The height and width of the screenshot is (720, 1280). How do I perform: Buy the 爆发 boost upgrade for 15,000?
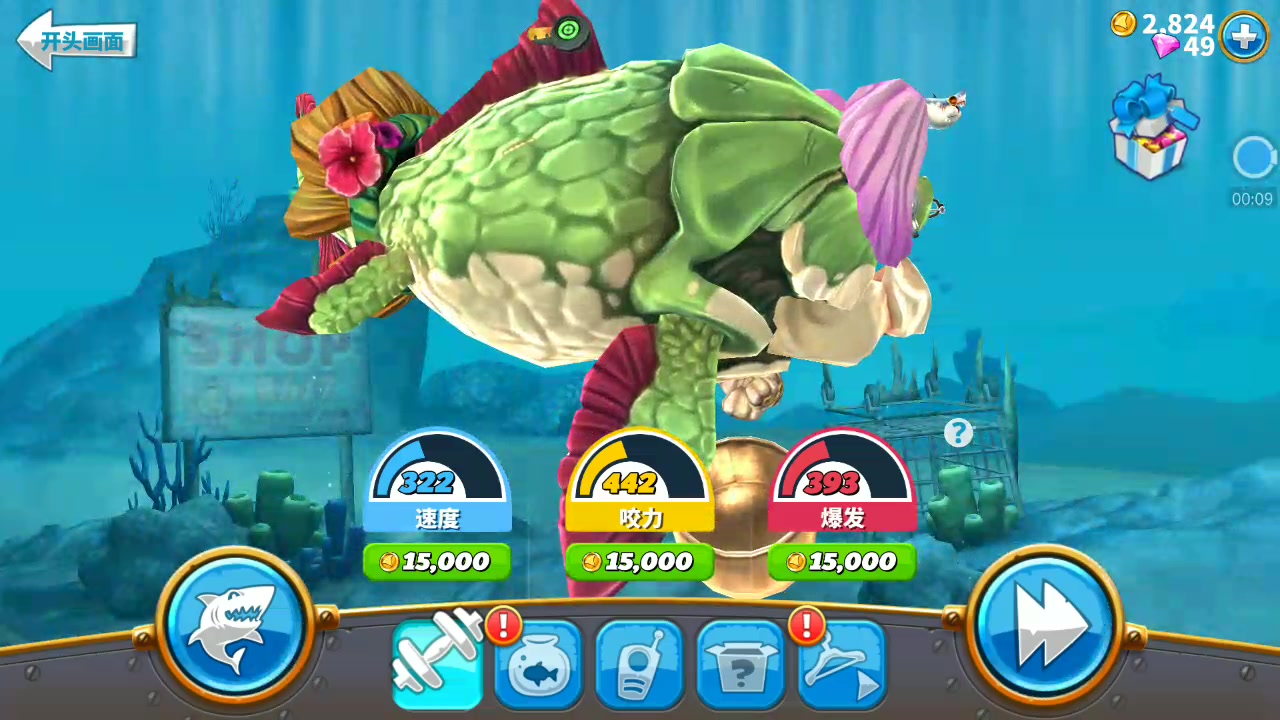click(842, 562)
